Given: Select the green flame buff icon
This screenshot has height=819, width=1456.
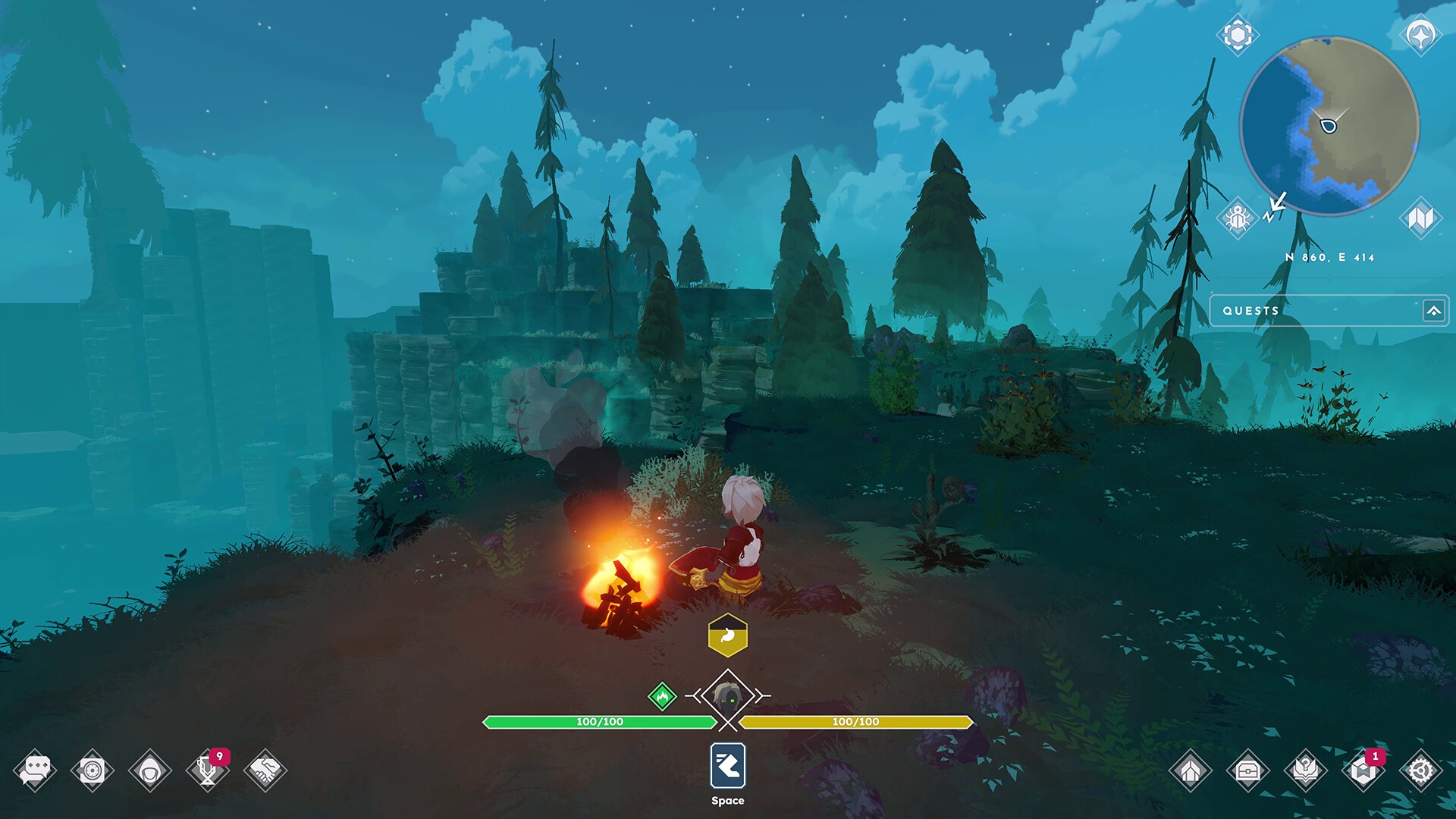Looking at the screenshot, I should point(662,695).
